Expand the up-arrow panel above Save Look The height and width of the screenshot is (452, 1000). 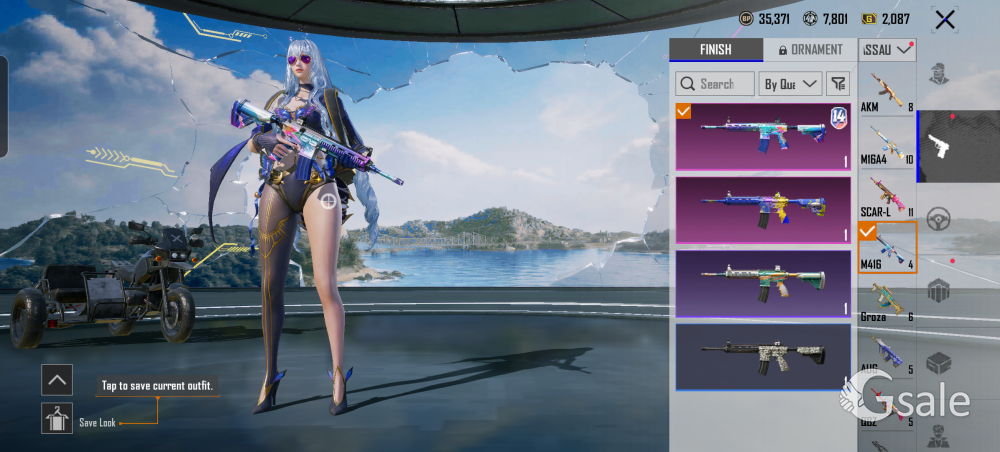tap(57, 380)
